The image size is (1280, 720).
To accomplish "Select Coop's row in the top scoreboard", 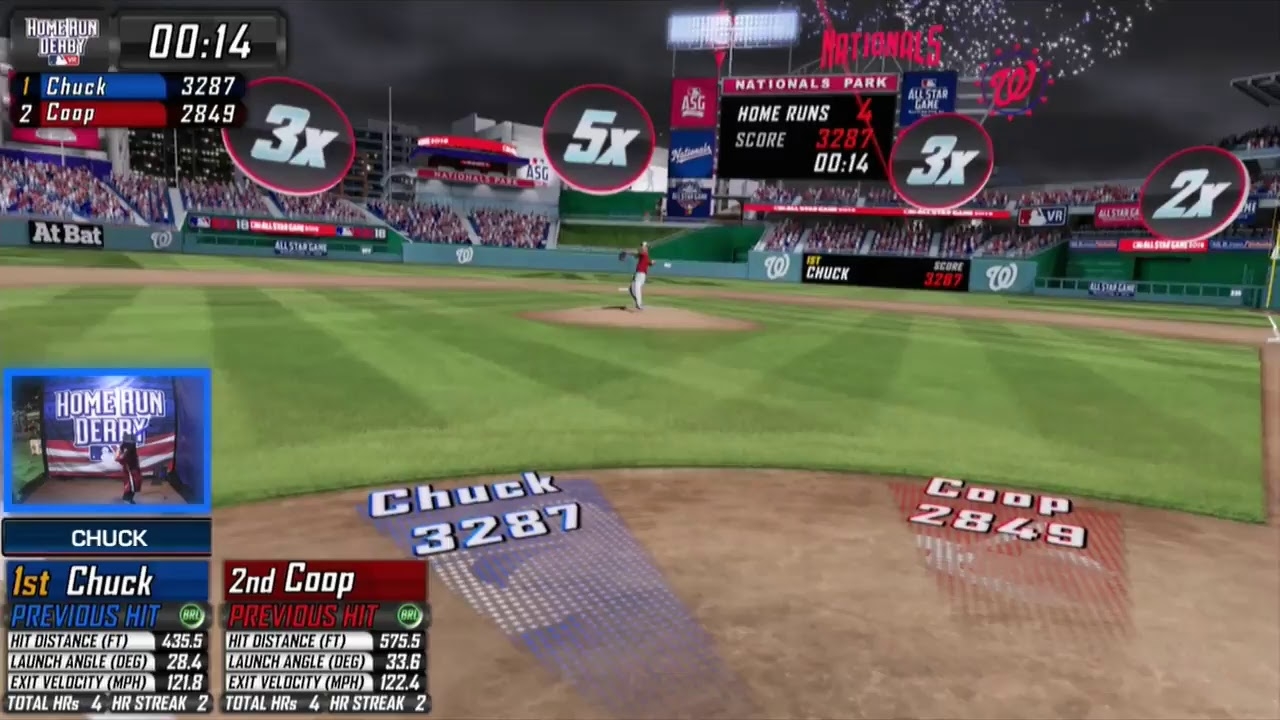I will (x=128, y=113).
